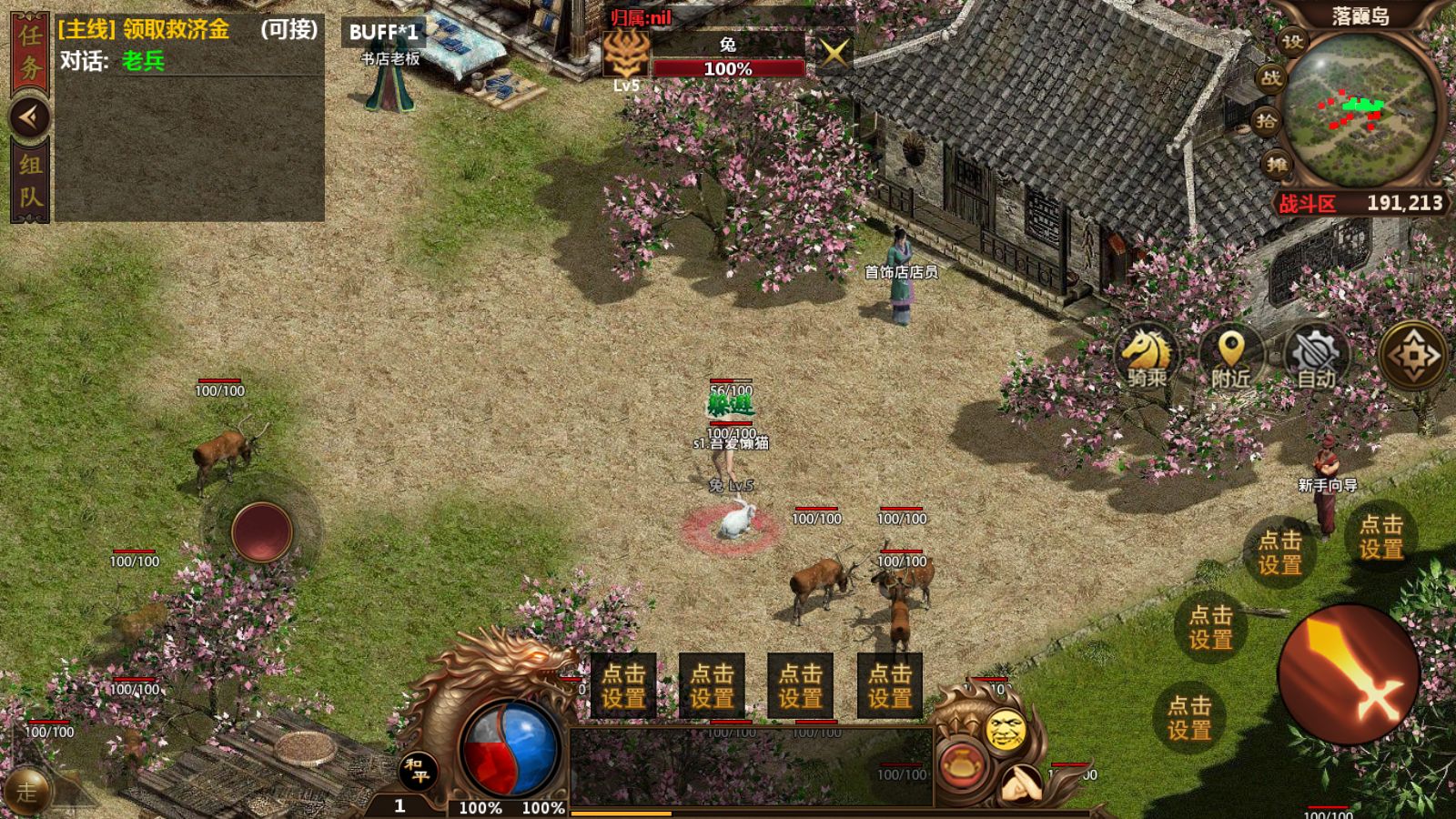1456x819 pixels.
Task: Switch to the 组队 team tab
Action: [x=30, y=180]
